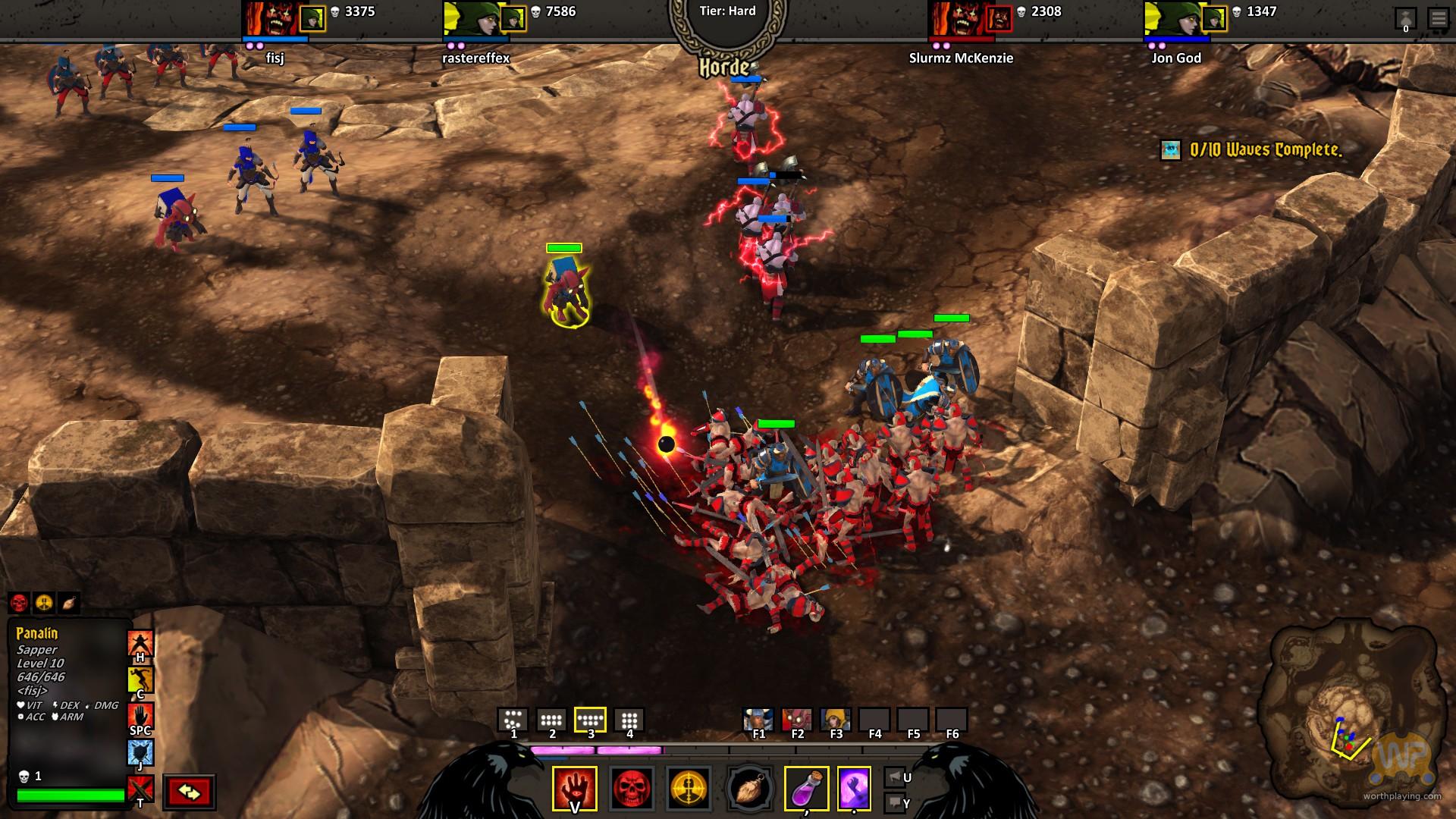Image resolution: width=1456 pixels, height=819 pixels.
Task: Click the megaphone taunt button
Action: click(894, 777)
